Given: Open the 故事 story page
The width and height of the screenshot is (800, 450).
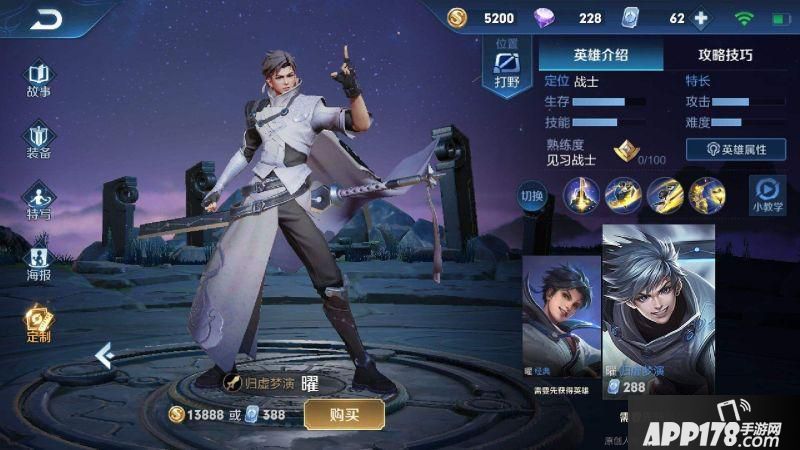Looking at the screenshot, I should click(39, 79).
